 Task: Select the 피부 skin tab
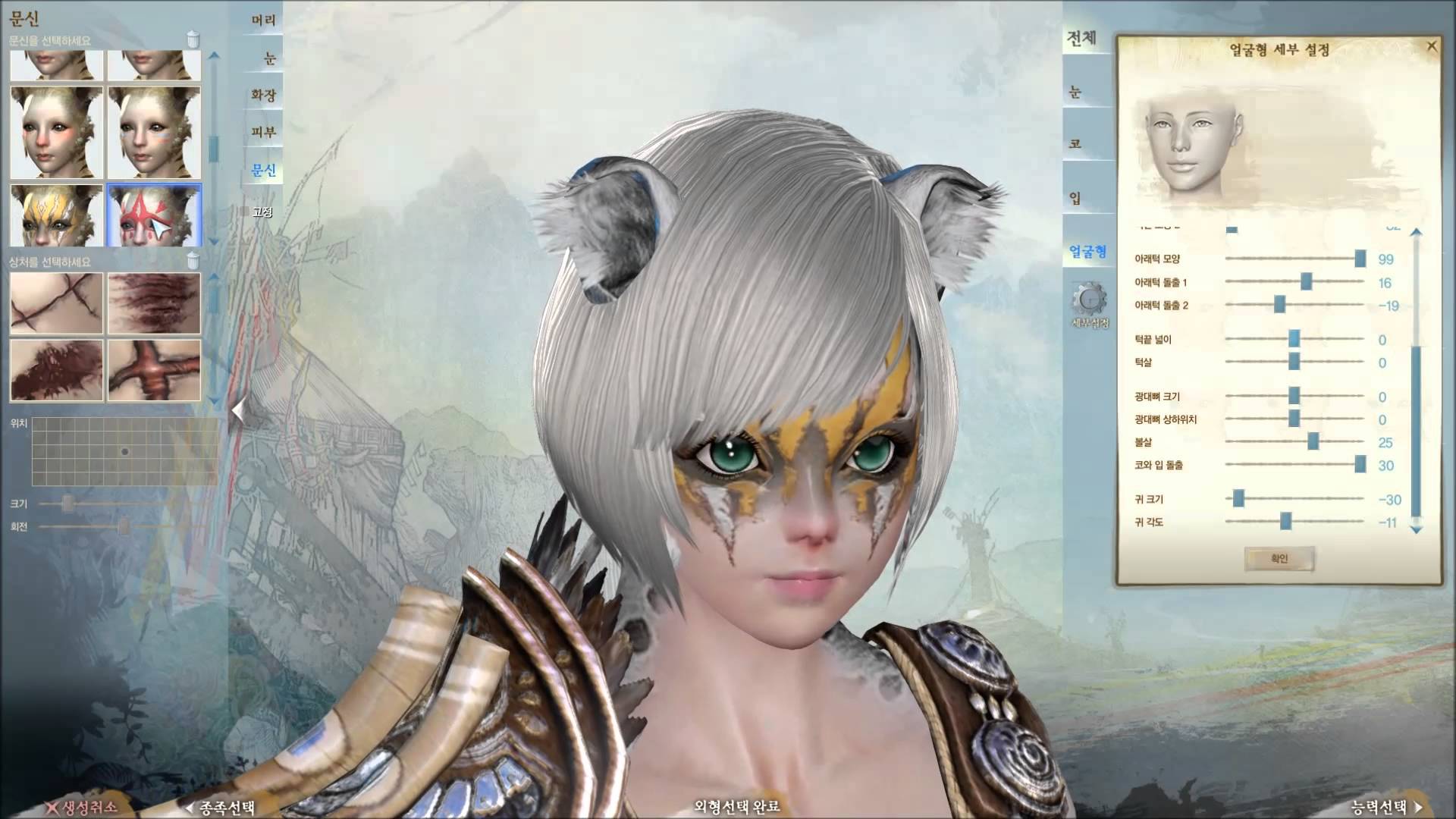(263, 132)
